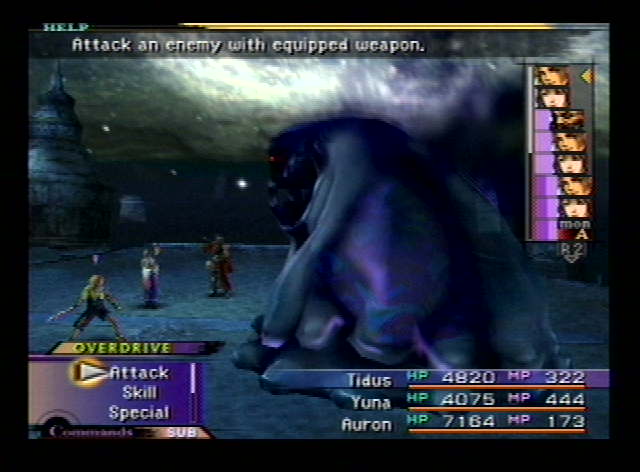Open the Special command menu
Viewport: 640px width, 472px height.
[139, 412]
